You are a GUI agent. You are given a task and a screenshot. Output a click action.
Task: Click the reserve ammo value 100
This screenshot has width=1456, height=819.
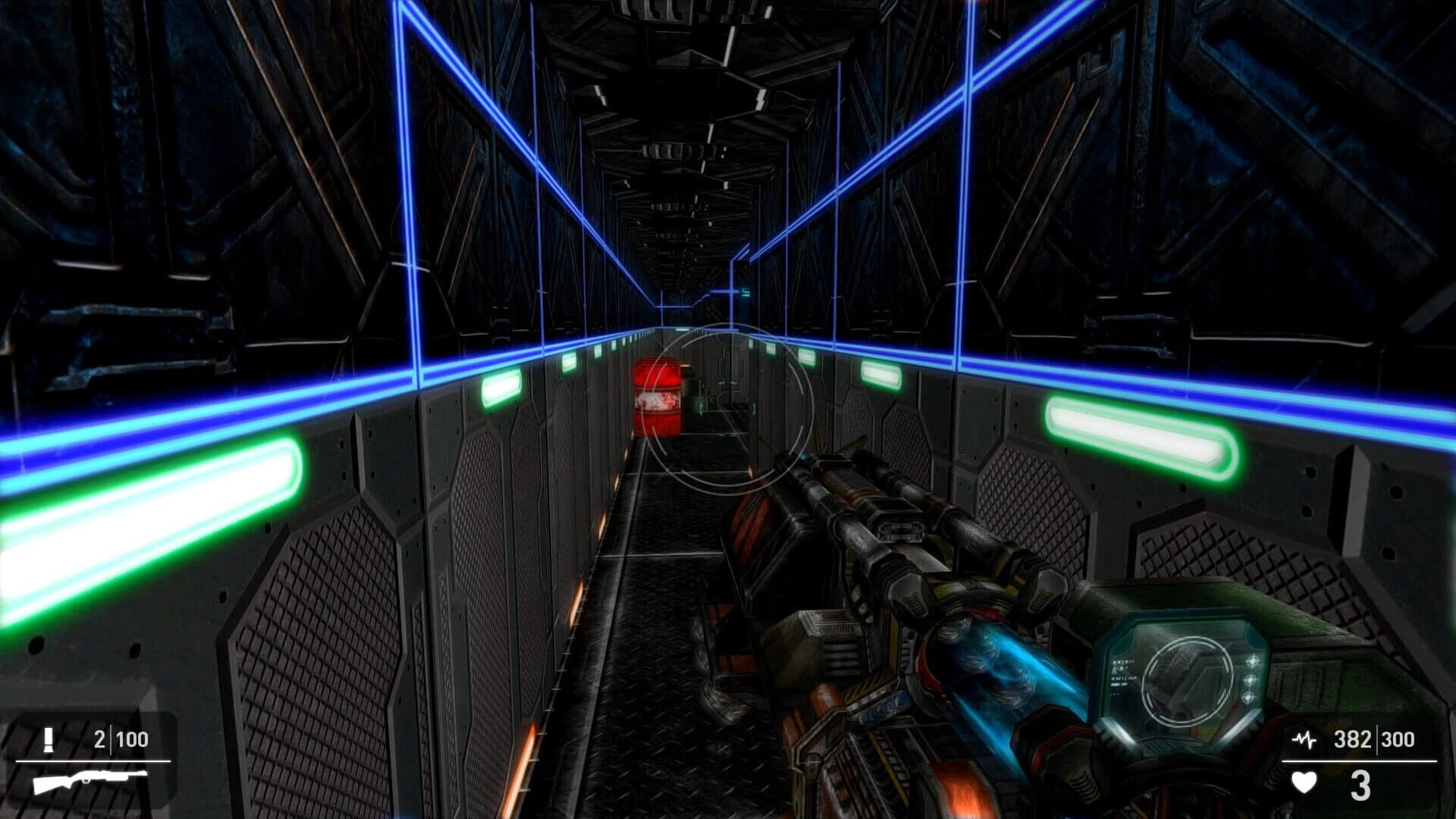(131, 738)
